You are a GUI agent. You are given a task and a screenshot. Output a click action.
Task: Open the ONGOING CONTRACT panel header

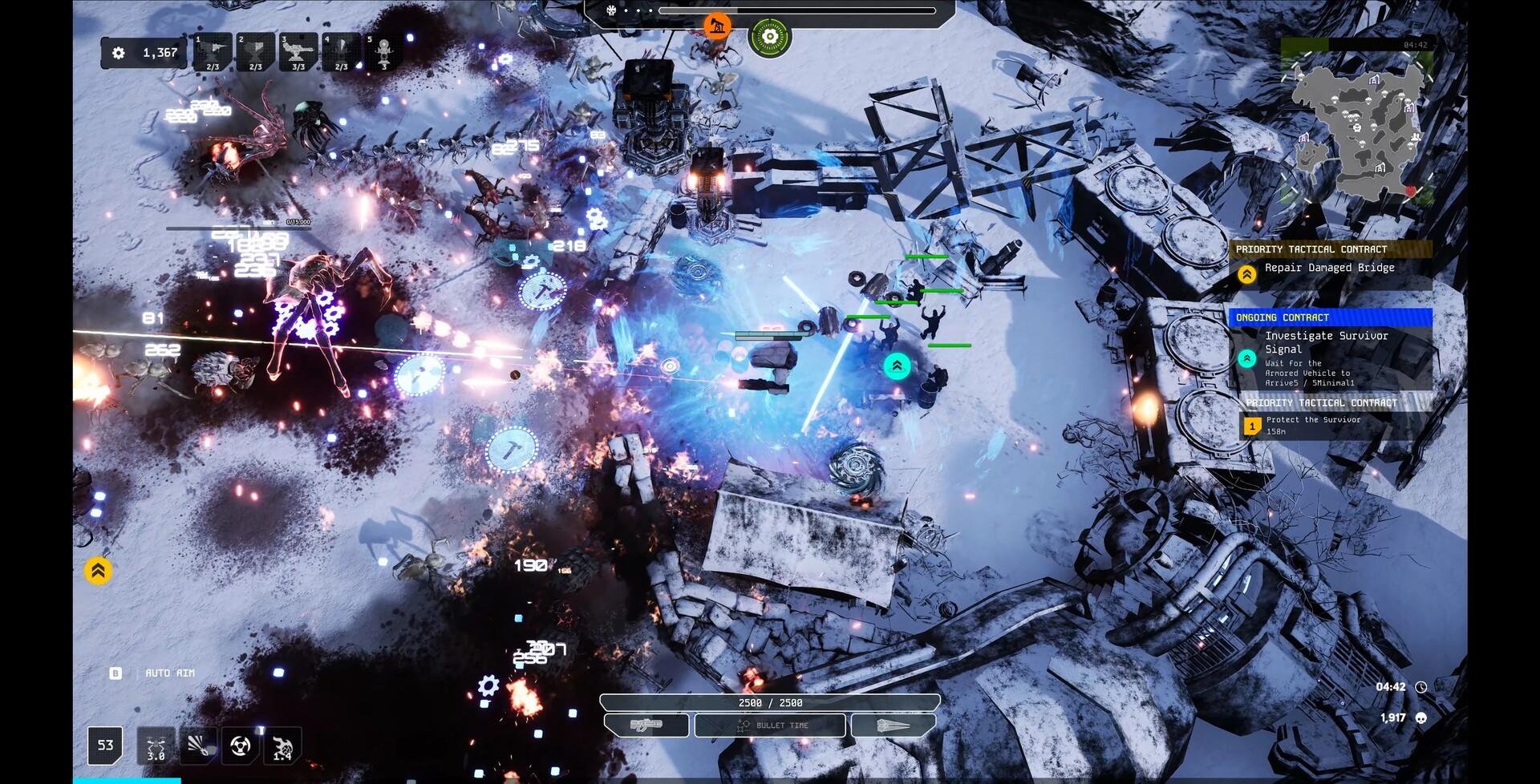(1329, 317)
